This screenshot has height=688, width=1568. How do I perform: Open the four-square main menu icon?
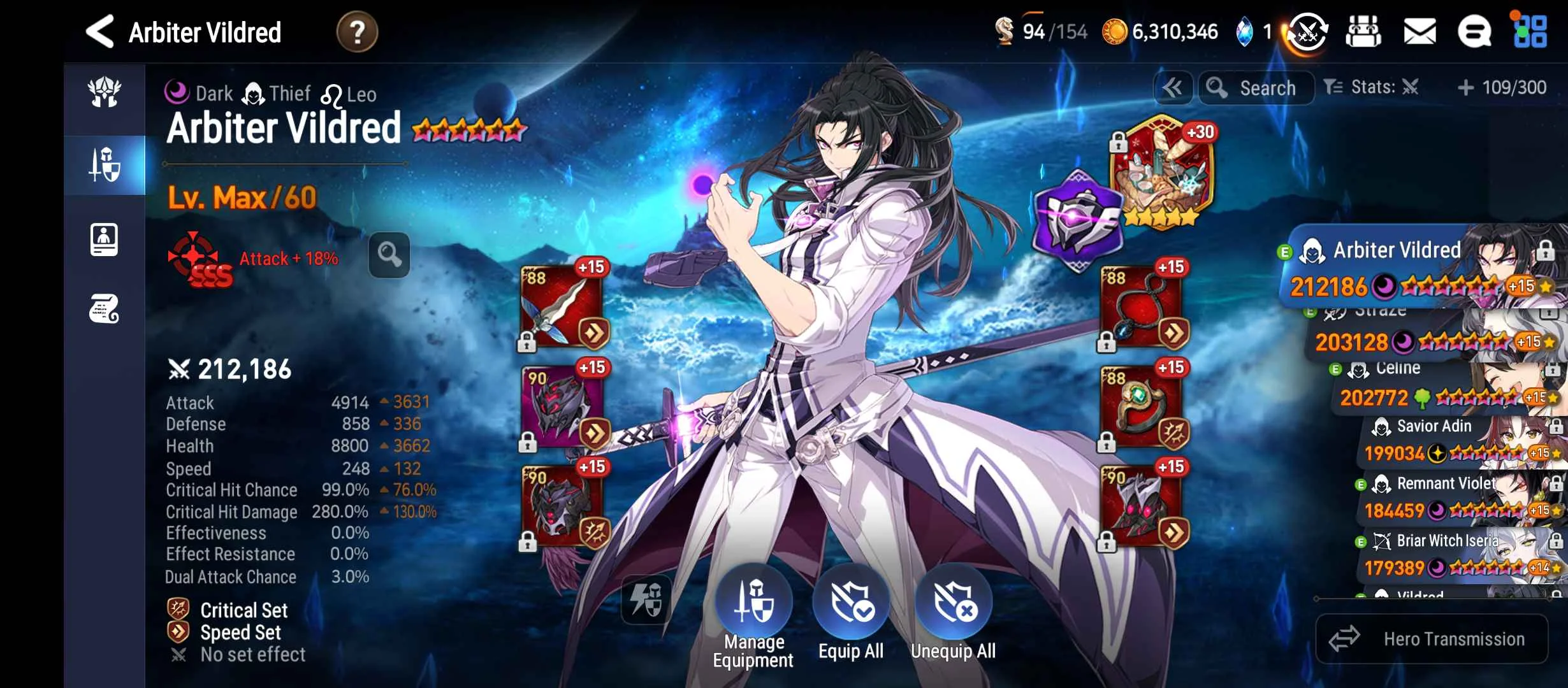(1530, 32)
